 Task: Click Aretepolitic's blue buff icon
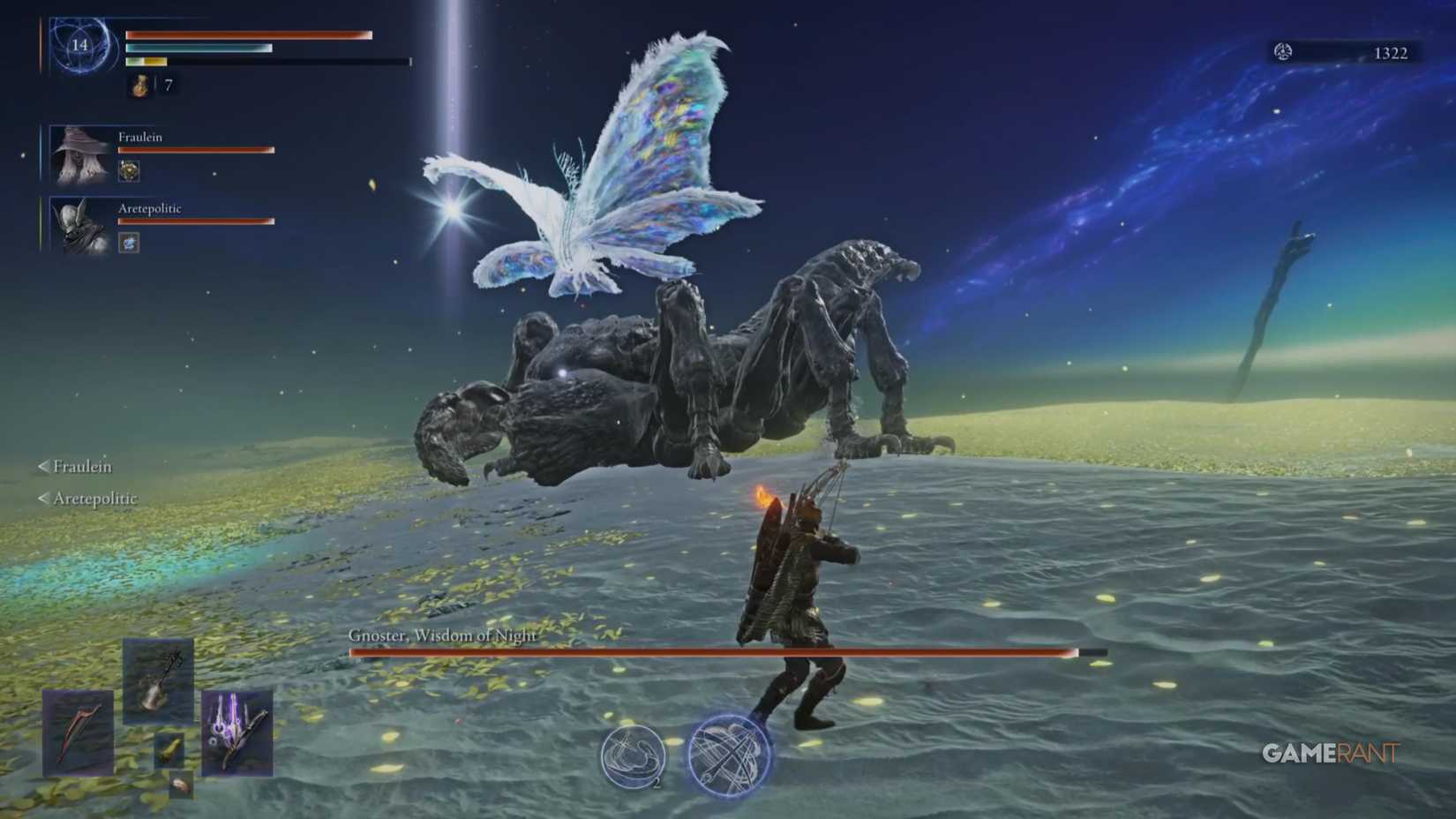coord(129,242)
